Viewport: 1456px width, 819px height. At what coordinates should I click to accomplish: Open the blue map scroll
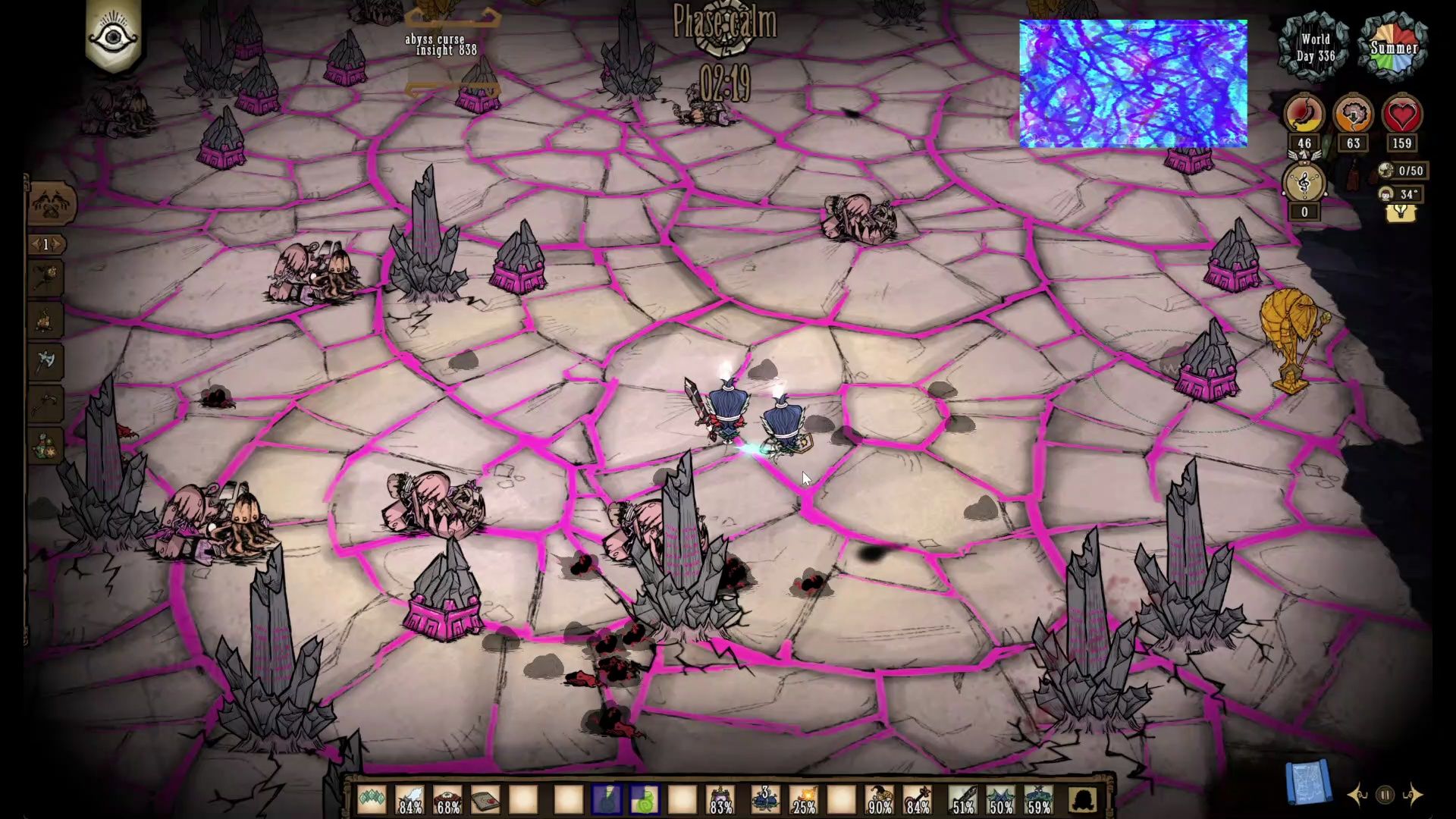coord(1307,783)
